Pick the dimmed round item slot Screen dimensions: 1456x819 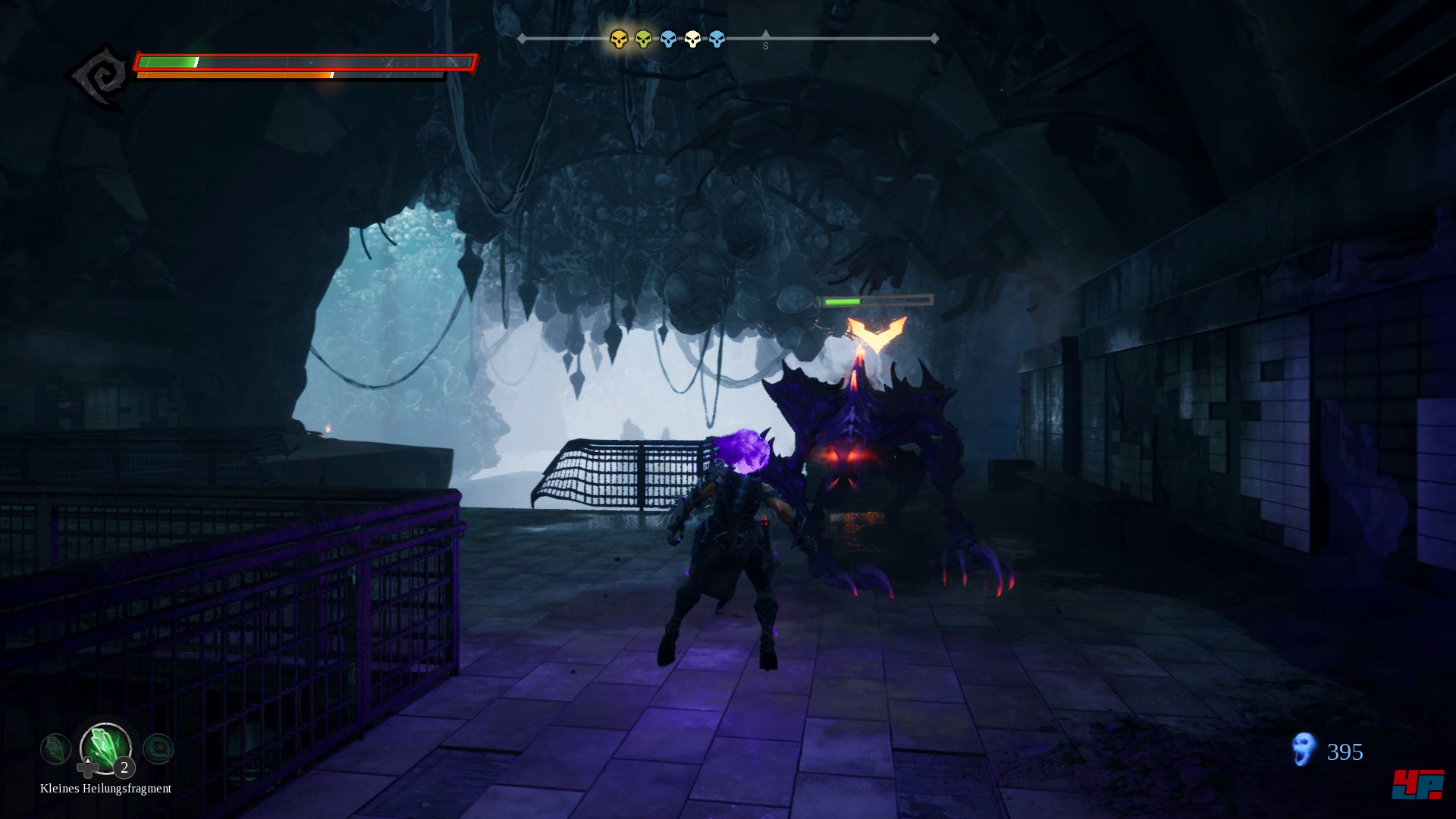pos(158,749)
